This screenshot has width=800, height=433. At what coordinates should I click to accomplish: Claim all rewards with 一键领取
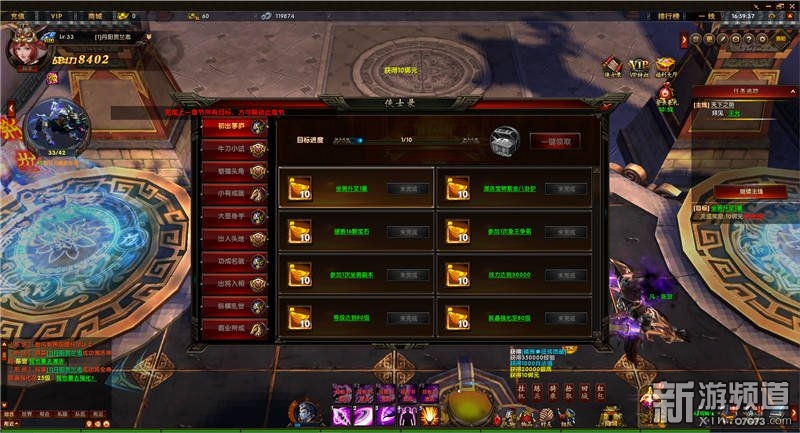(x=555, y=141)
